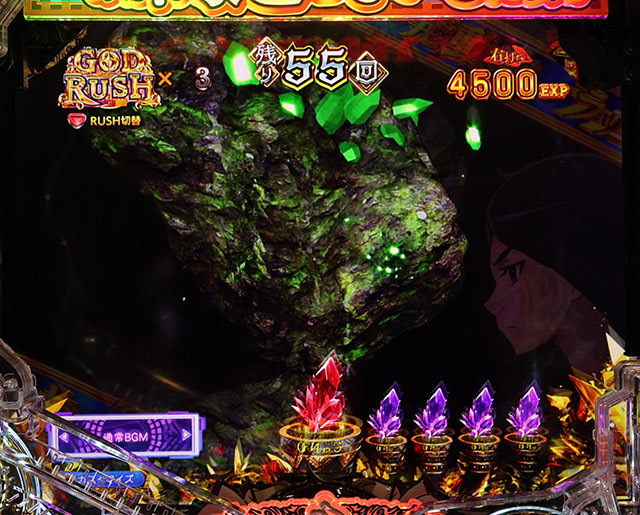Select the previous BGM with the left arrow

click(x=64, y=436)
